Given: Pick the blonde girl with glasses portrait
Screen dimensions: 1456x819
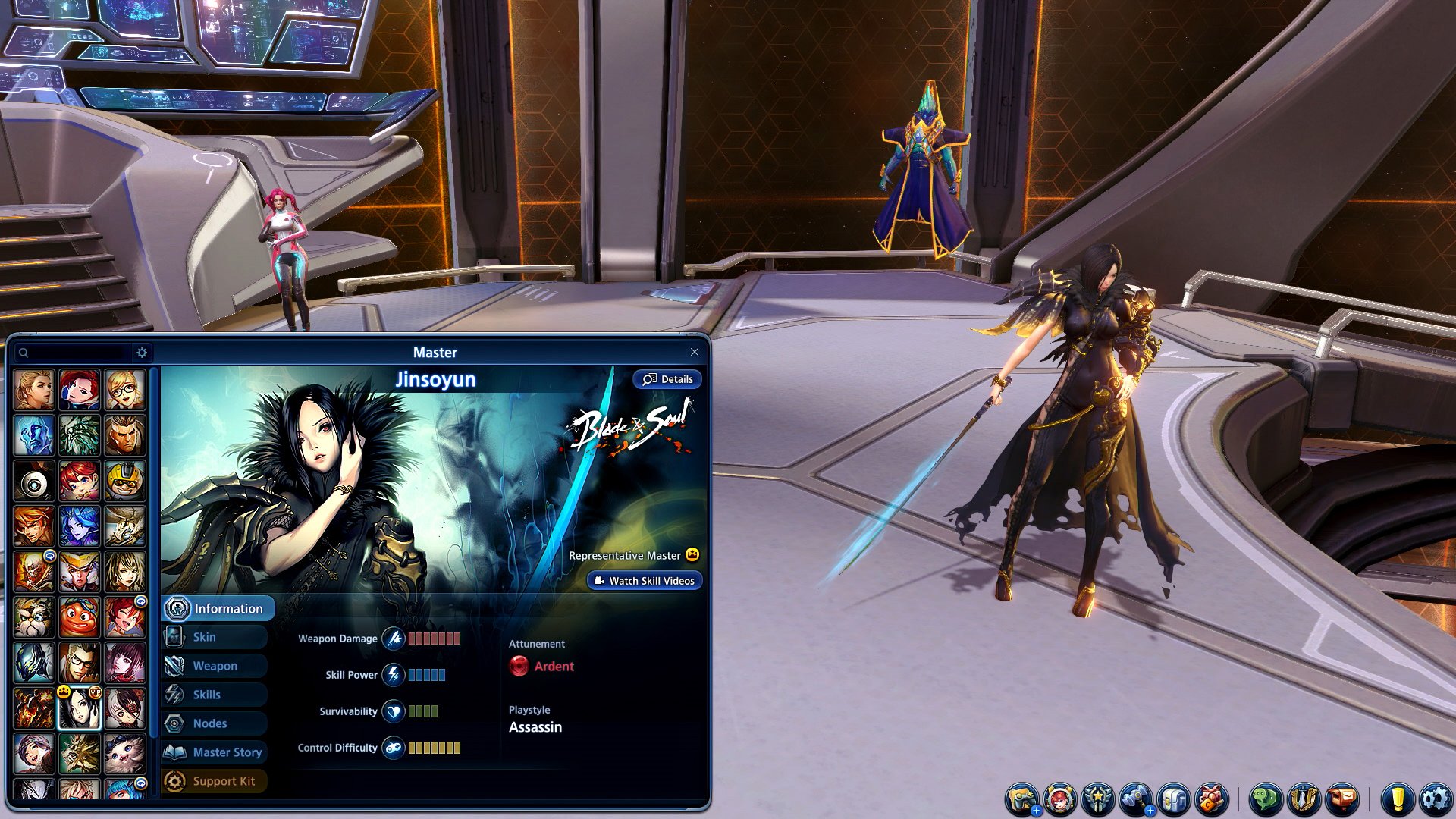Looking at the screenshot, I should tap(125, 390).
